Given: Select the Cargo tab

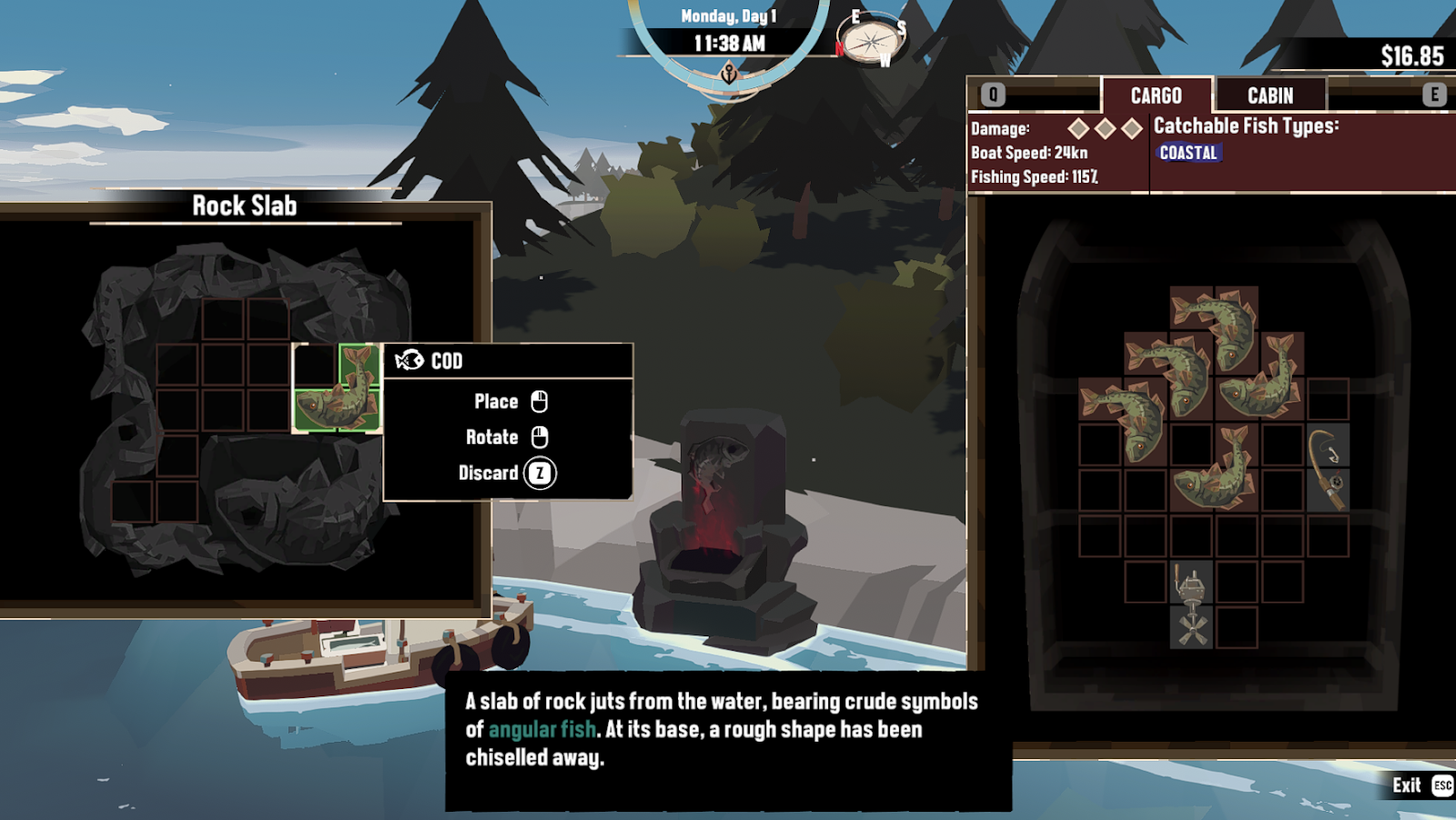Looking at the screenshot, I should (1156, 96).
